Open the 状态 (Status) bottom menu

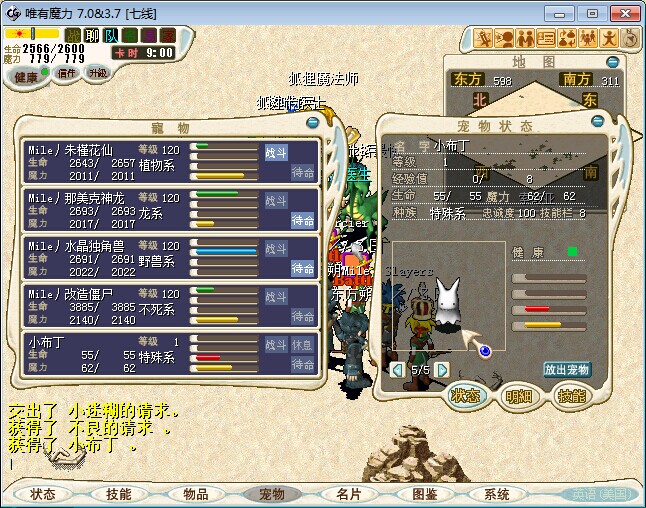(43, 494)
